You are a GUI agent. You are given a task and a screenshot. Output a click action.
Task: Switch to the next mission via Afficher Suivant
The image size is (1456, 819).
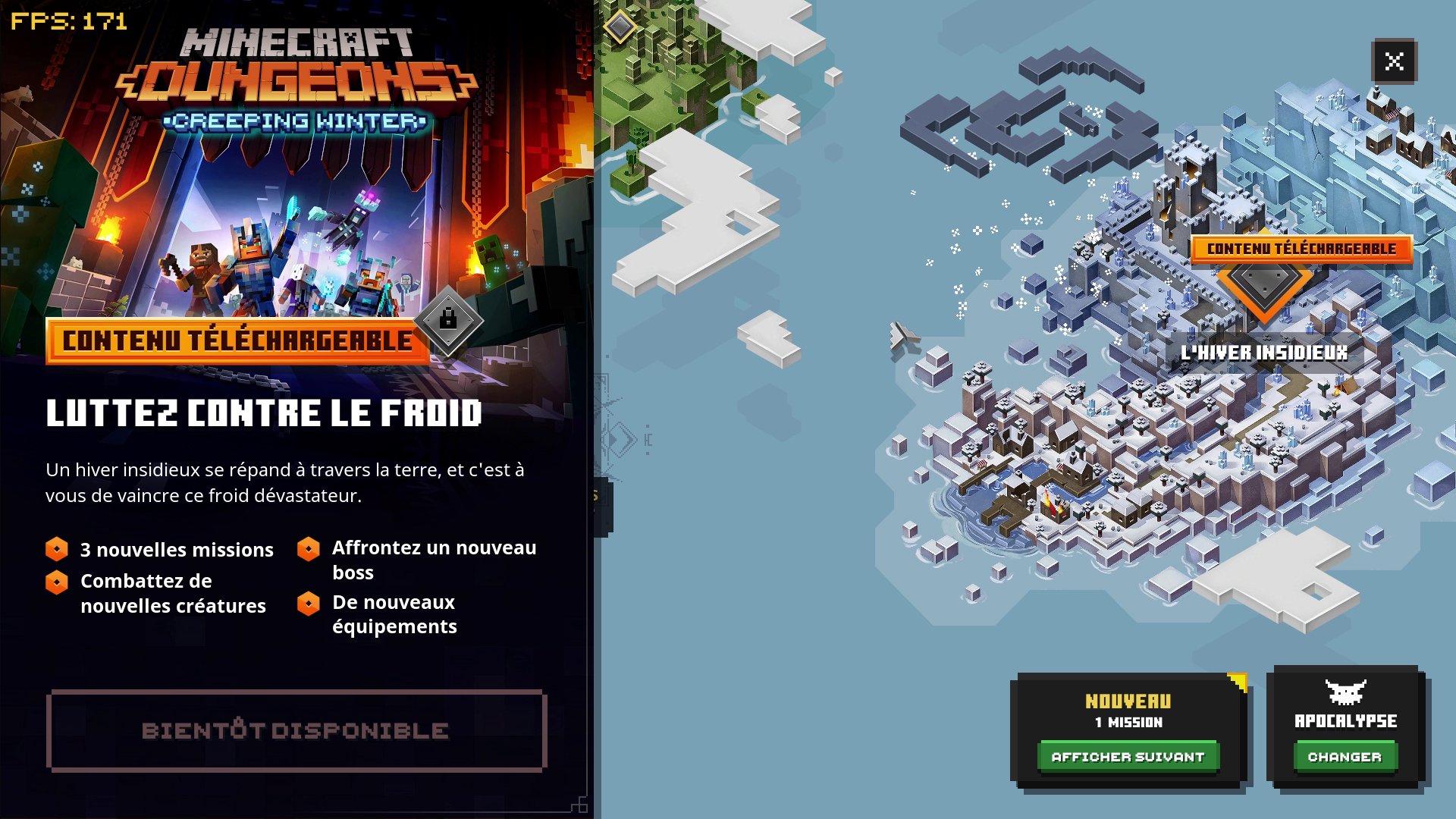pyautogui.click(x=1129, y=756)
